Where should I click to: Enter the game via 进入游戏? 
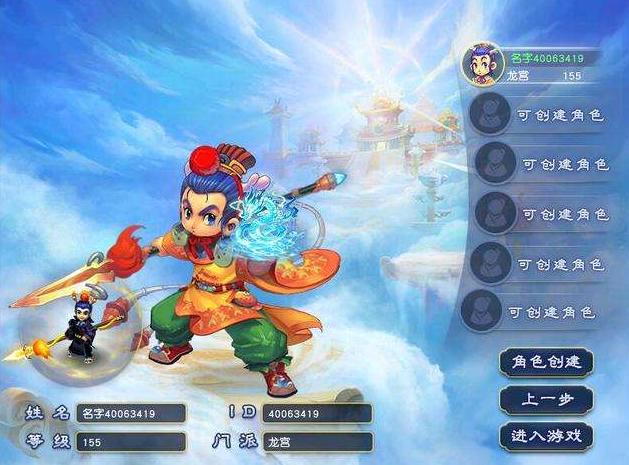tap(546, 436)
